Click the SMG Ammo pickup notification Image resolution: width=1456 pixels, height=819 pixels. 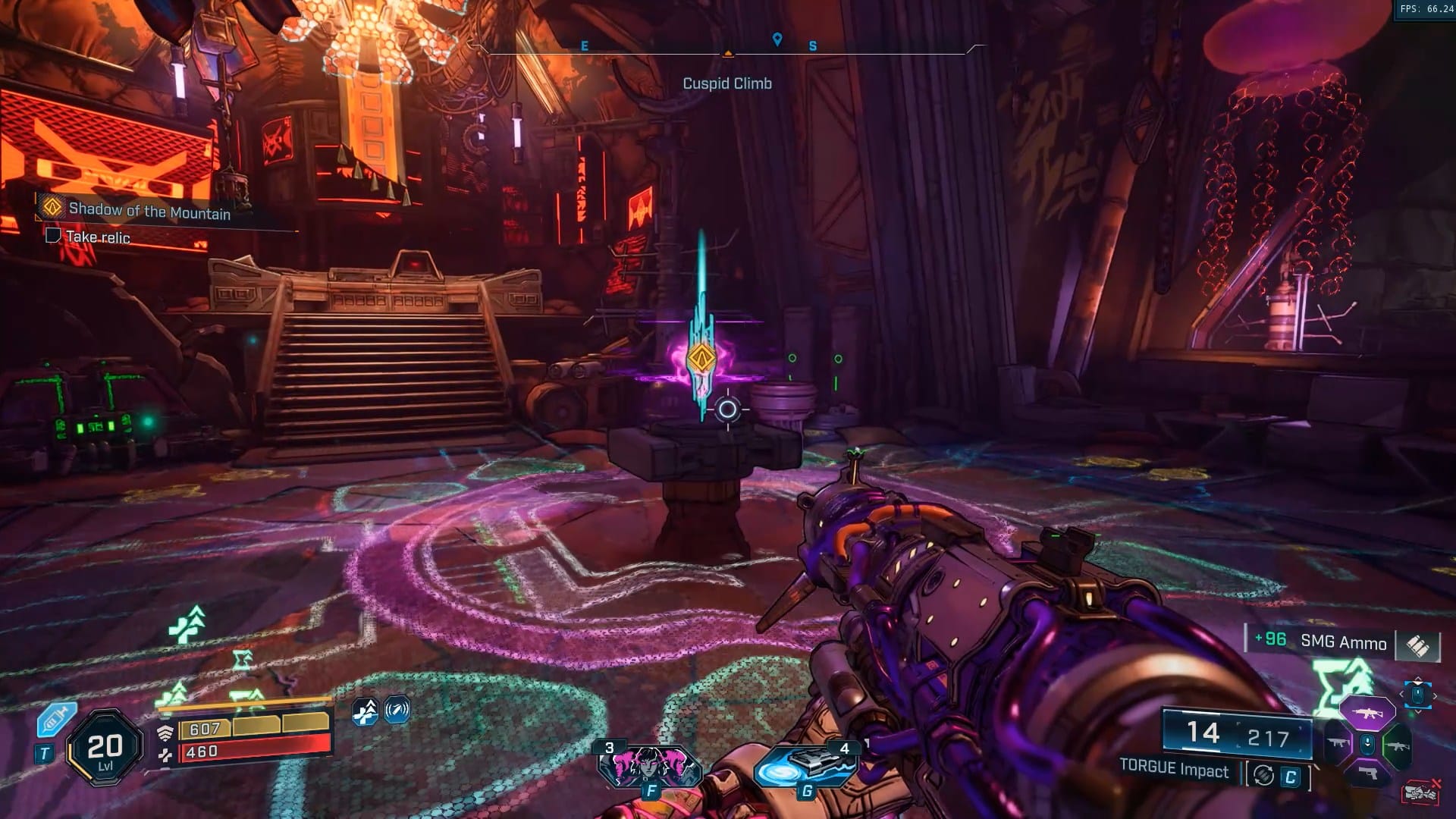pos(1342,642)
